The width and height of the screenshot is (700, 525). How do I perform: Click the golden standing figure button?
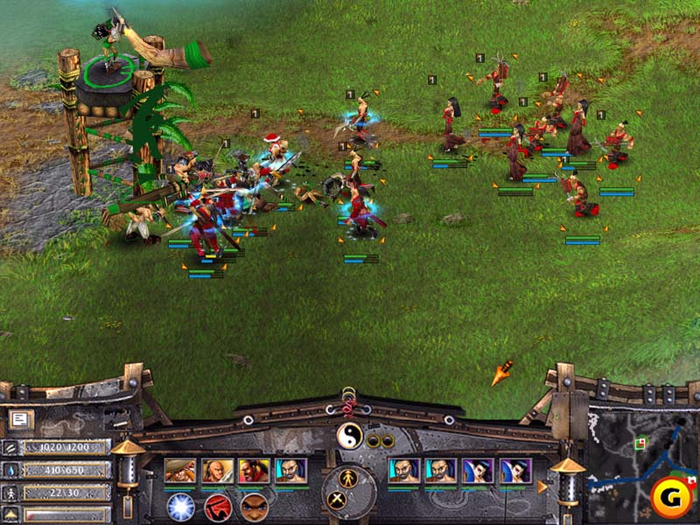point(348,479)
